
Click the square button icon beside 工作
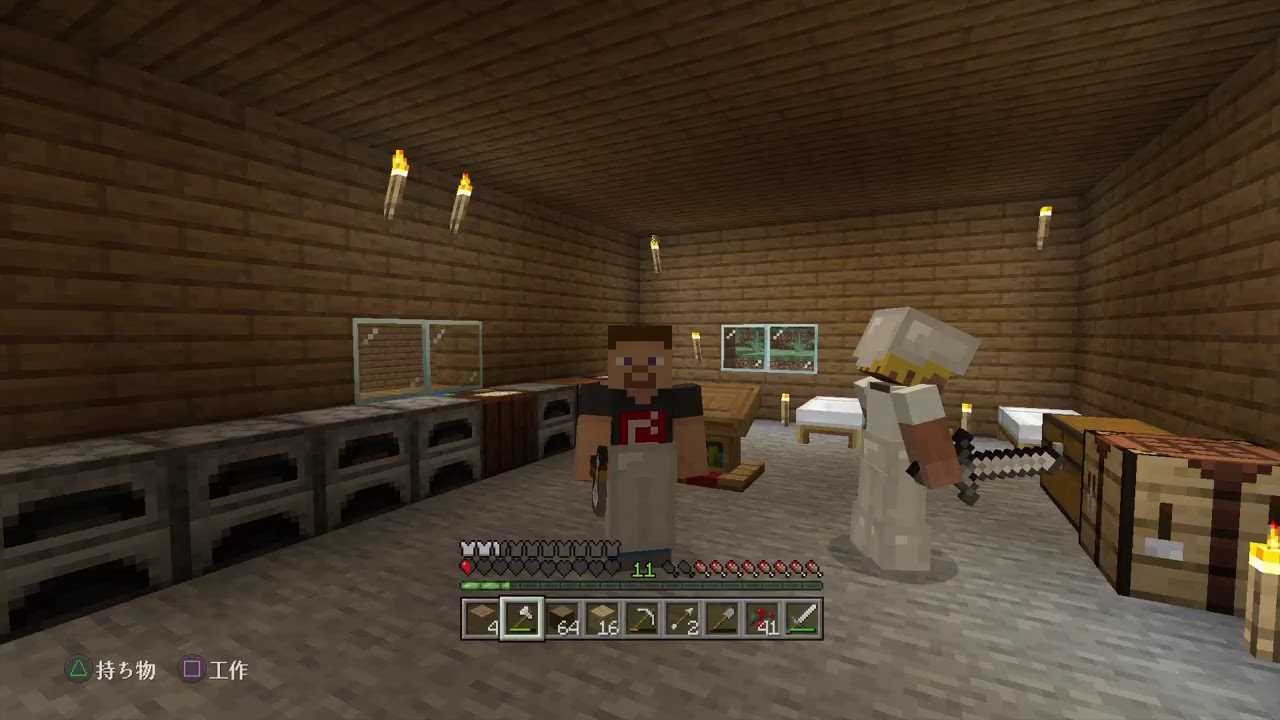tap(192, 671)
